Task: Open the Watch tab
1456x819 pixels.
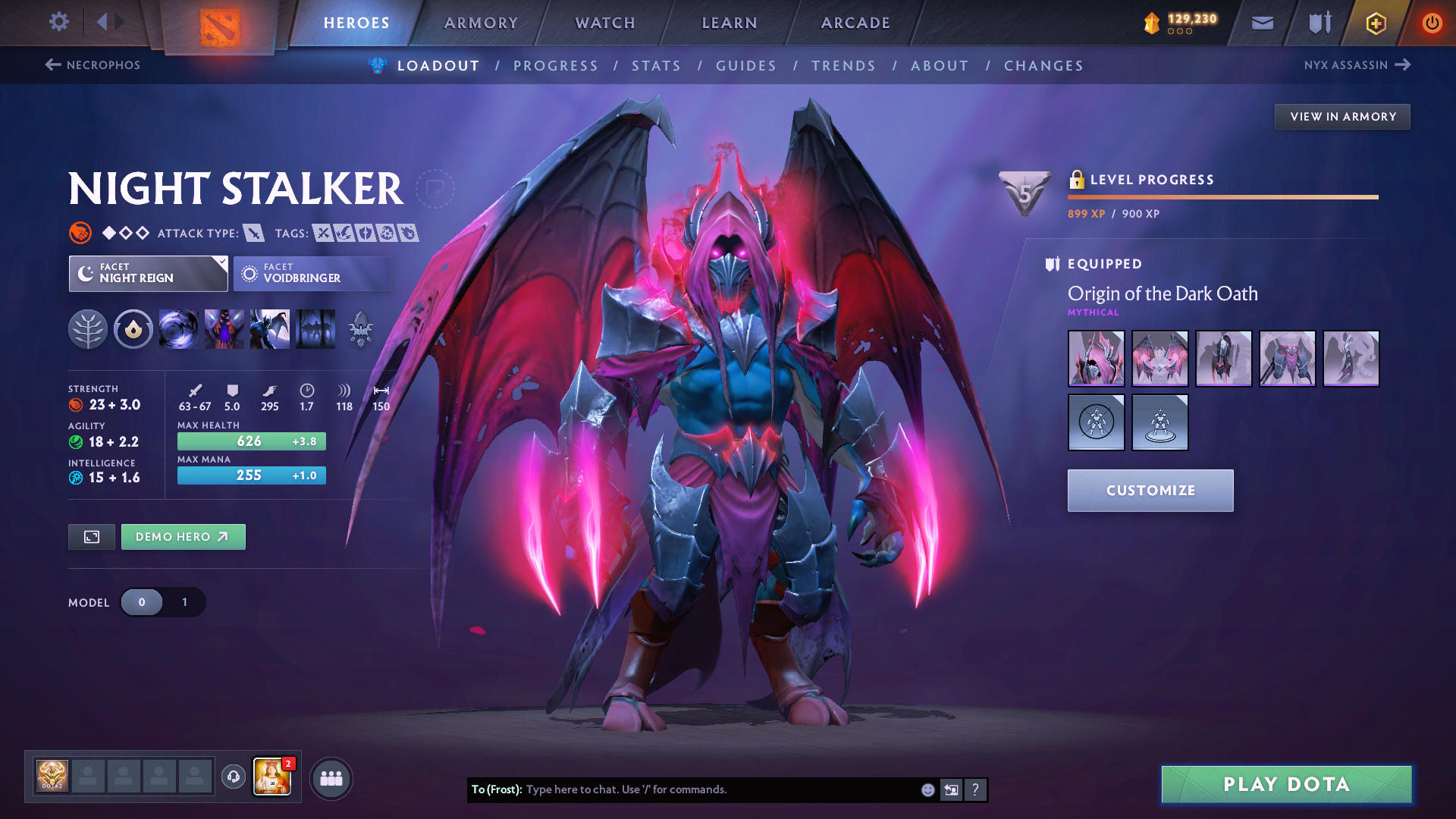Action: [605, 23]
